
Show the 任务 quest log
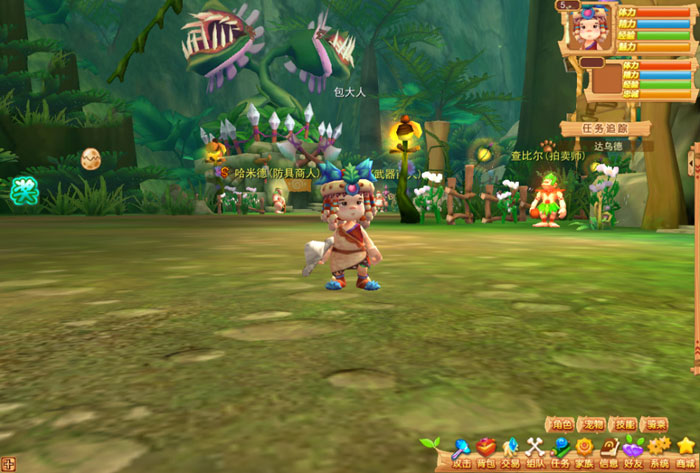point(560,452)
